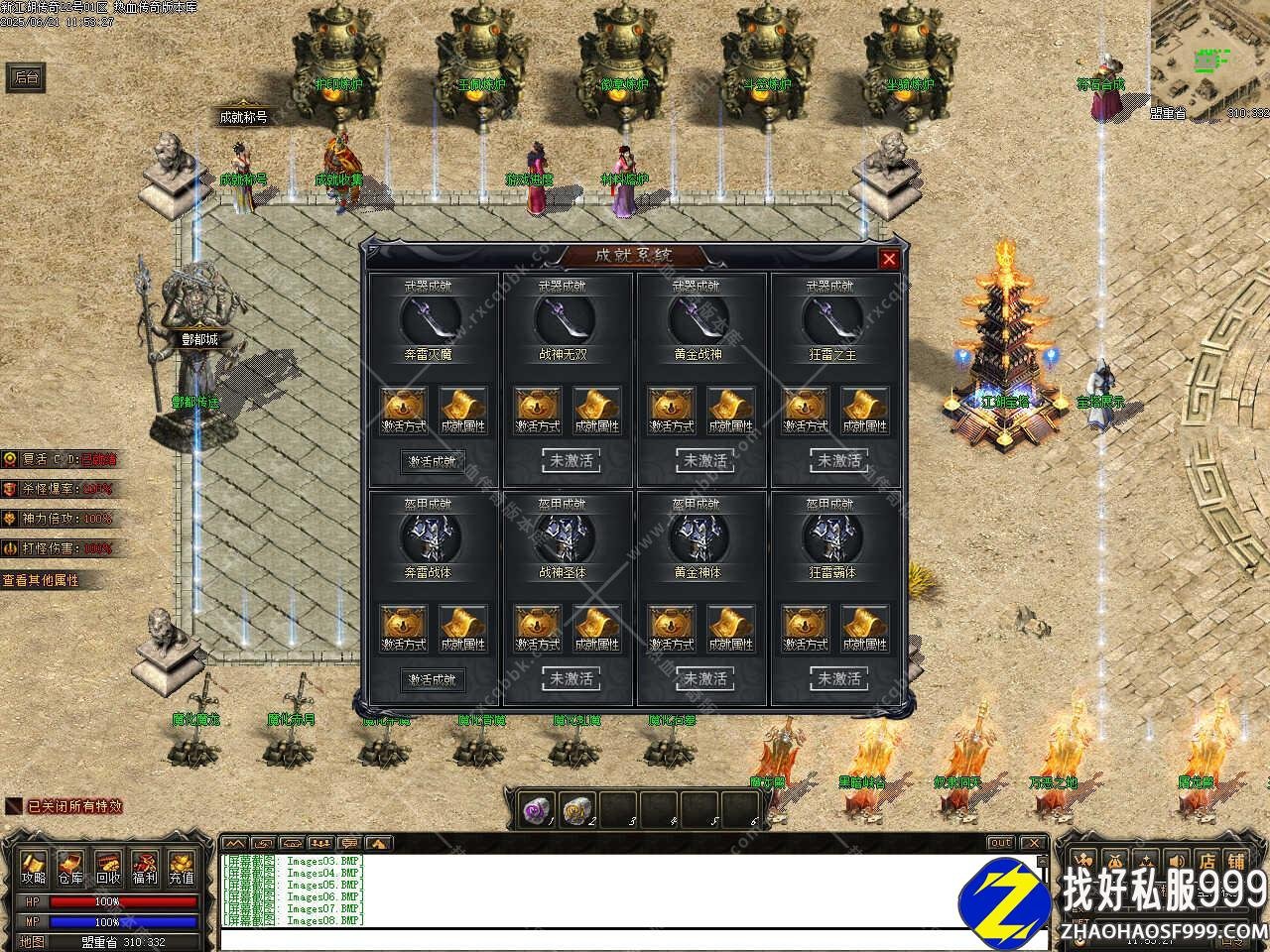Close the 成就系统 achievement window
The width and height of the screenshot is (1270, 952).
pyautogui.click(x=889, y=259)
